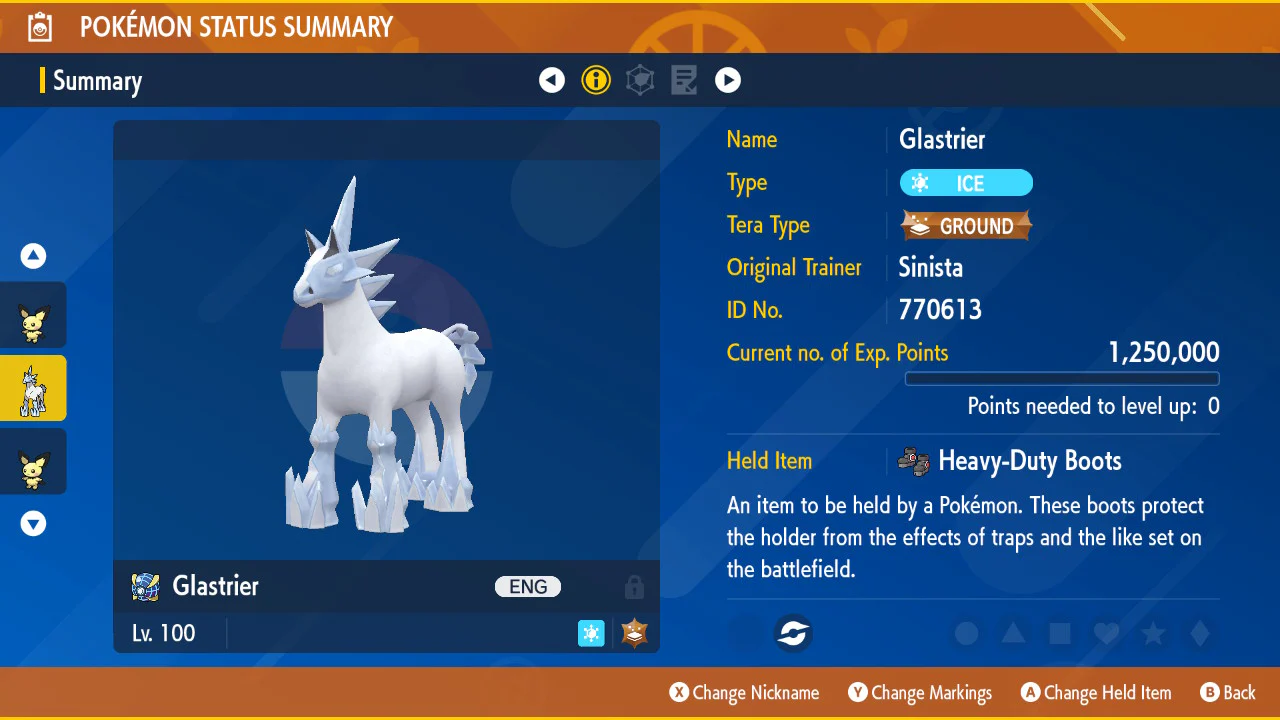Toggle the triangle marking
Viewport: 1280px width, 720px height.
point(1013,633)
